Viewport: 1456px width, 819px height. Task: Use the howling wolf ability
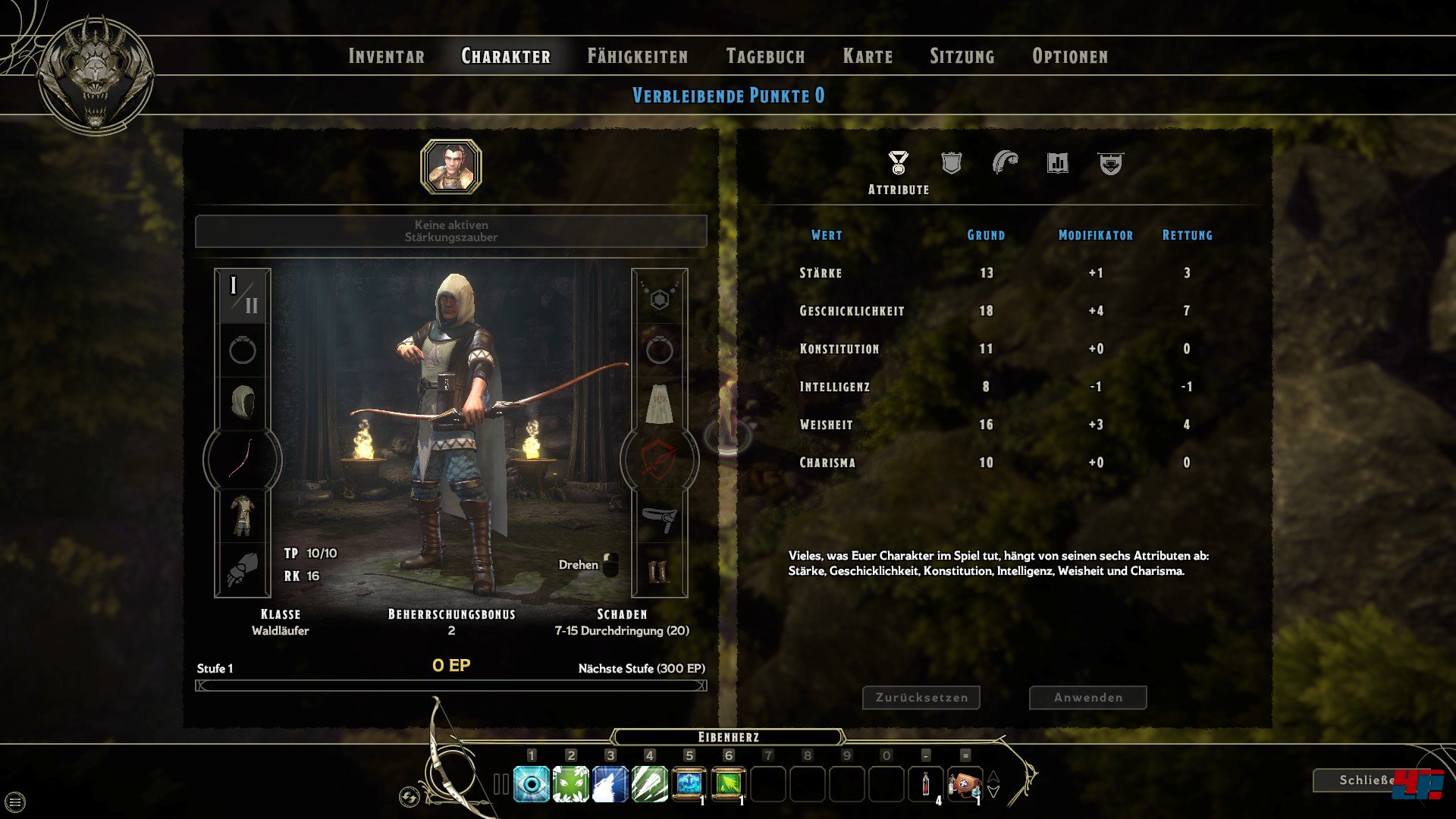[x=610, y=784]
